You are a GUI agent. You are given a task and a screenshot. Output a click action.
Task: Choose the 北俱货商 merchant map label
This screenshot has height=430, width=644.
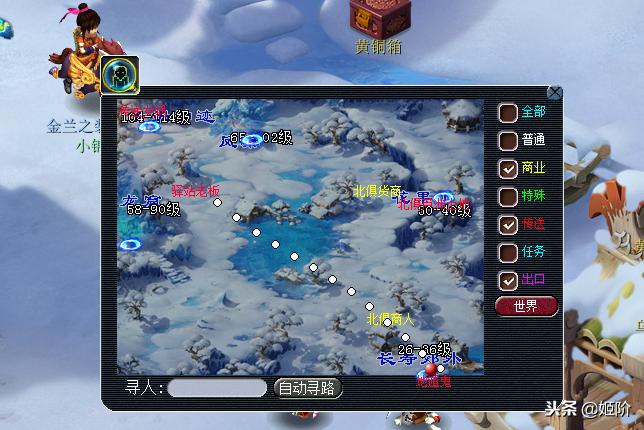pyautogui.click(x=376, y=190)
